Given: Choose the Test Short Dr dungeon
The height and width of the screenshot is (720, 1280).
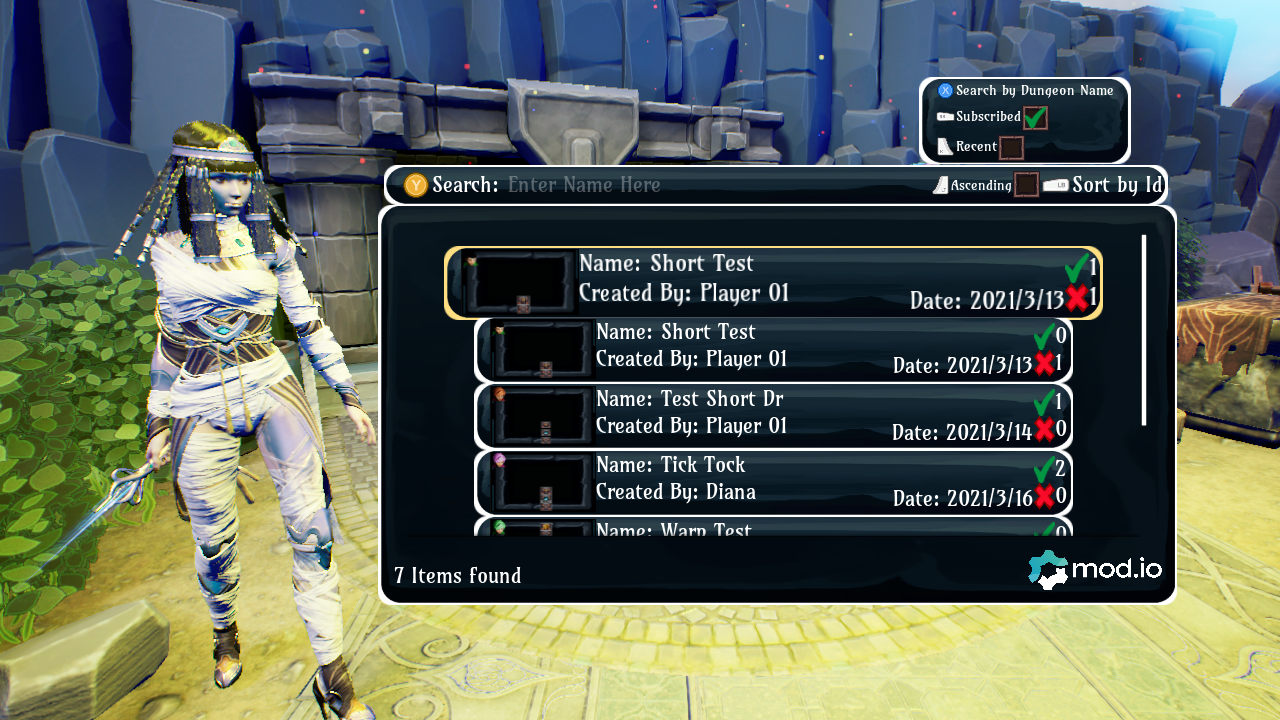Looking at the screenshot, I should tap(773, 415).
